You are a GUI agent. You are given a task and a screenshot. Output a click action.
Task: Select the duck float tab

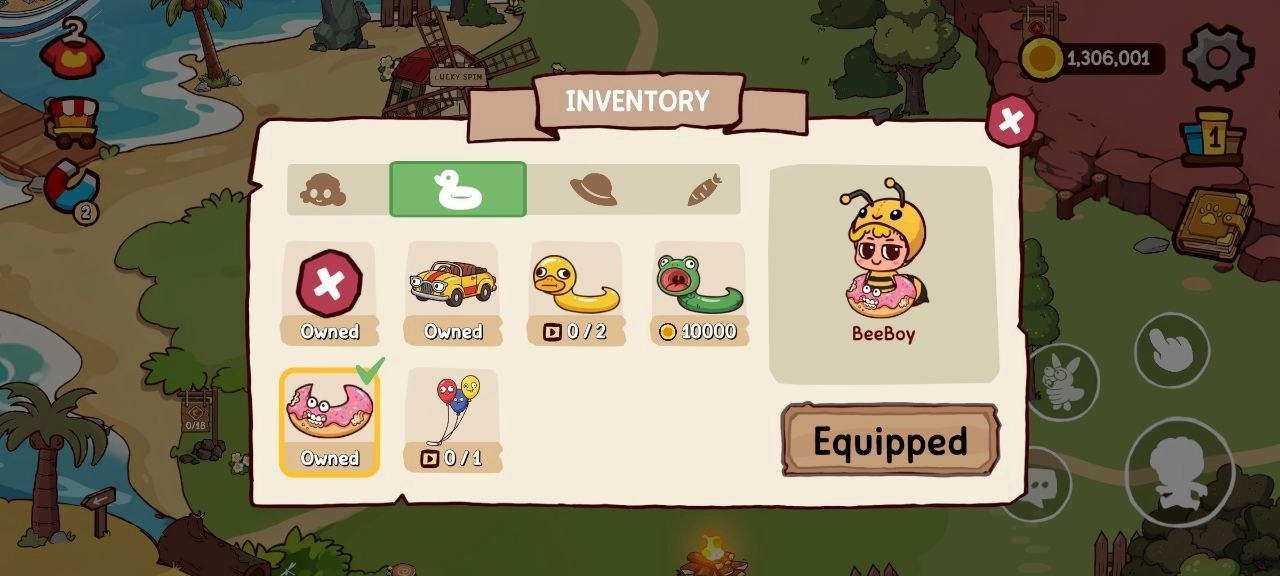458,189
